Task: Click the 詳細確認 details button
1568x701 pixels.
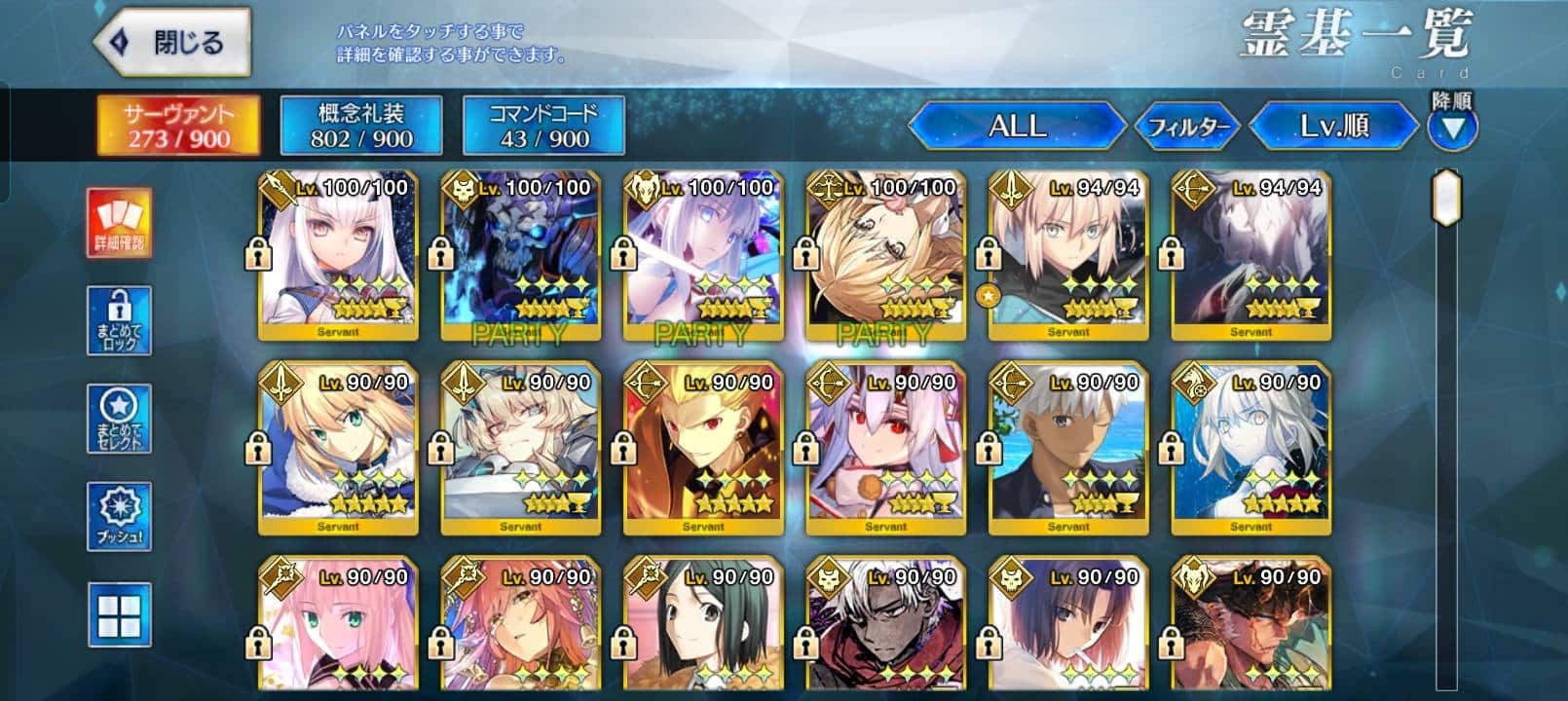Action: [x=120, y=224]
